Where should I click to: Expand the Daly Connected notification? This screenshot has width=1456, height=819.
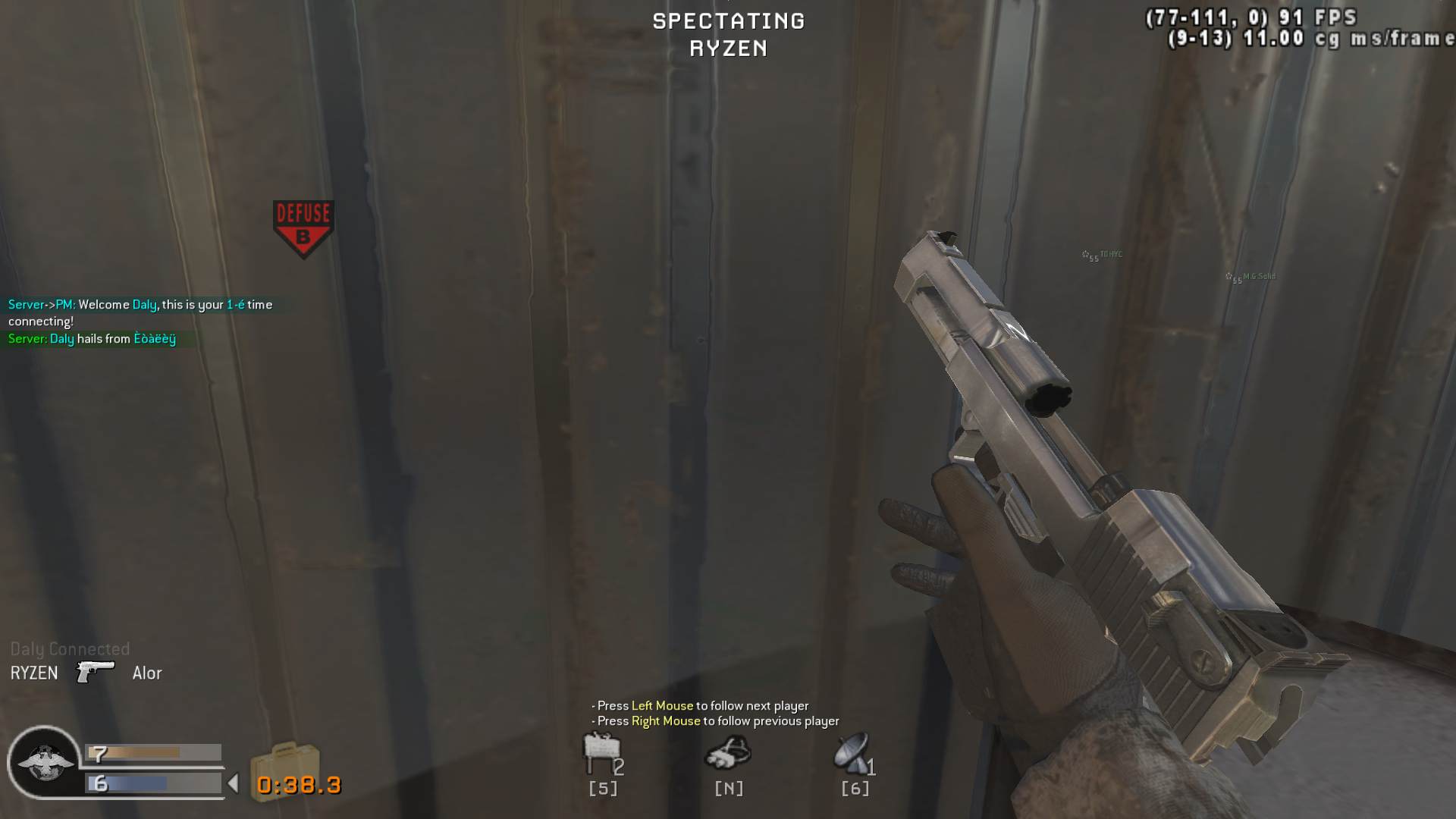pos(69,649)
